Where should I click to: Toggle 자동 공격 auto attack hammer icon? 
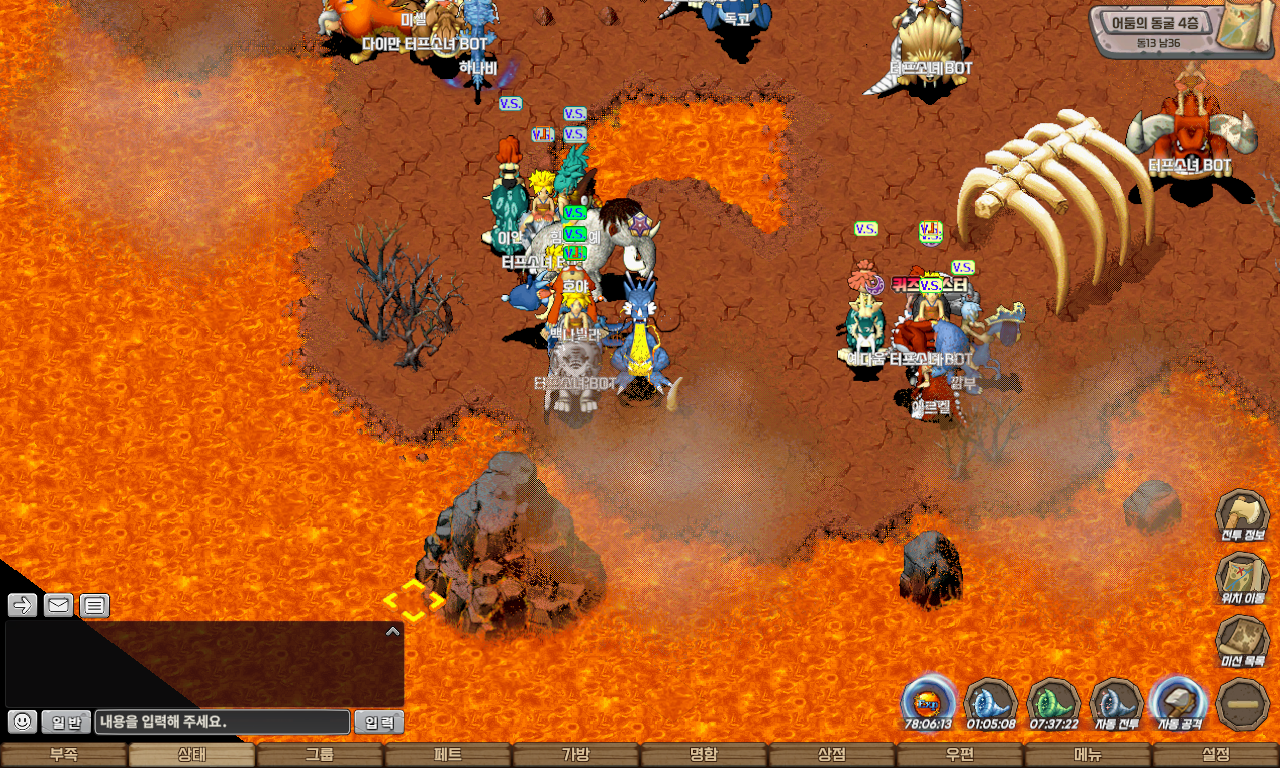point(1178,702)
